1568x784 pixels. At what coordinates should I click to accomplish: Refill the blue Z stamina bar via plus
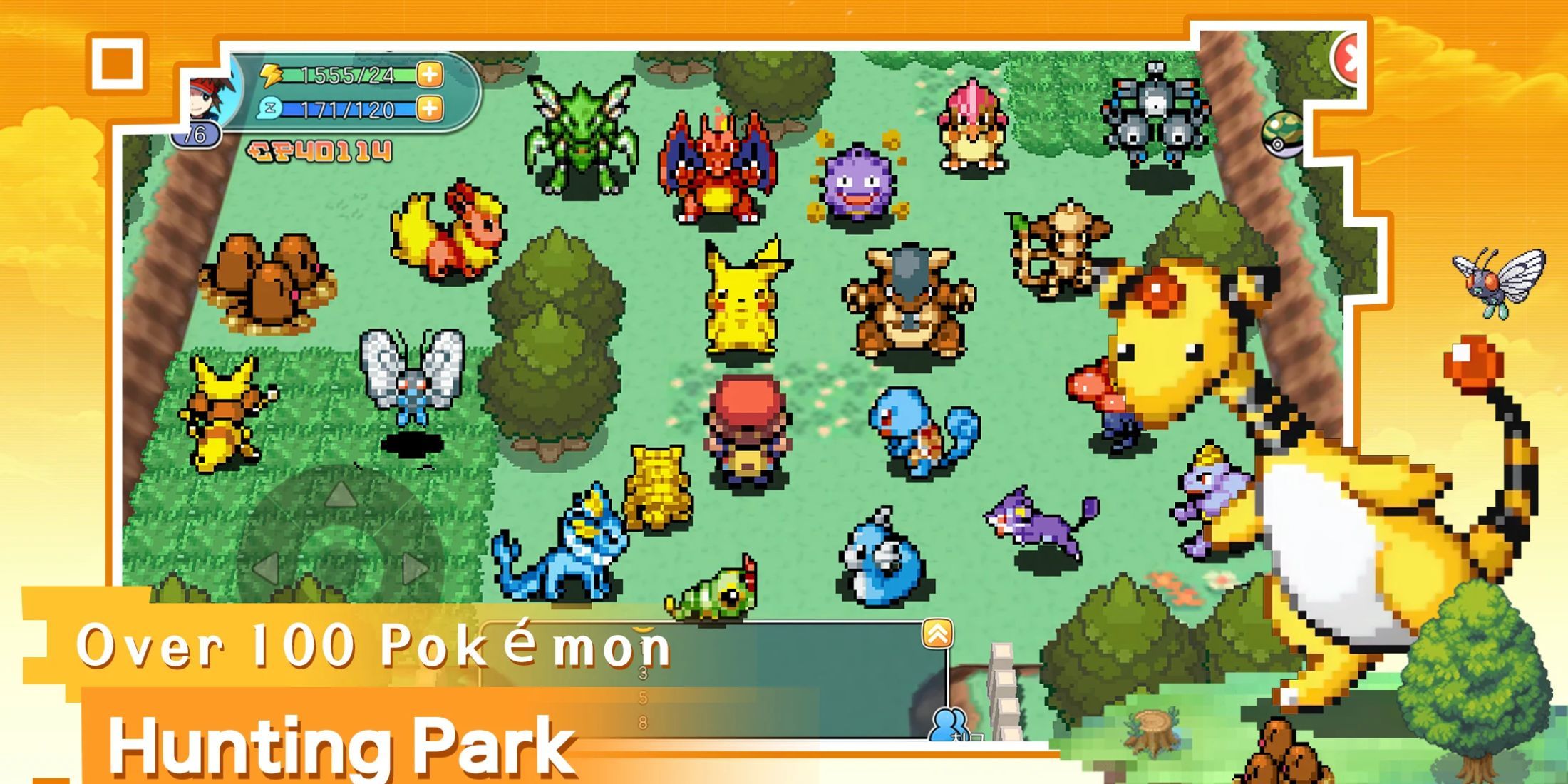click(x=430, y=109)
